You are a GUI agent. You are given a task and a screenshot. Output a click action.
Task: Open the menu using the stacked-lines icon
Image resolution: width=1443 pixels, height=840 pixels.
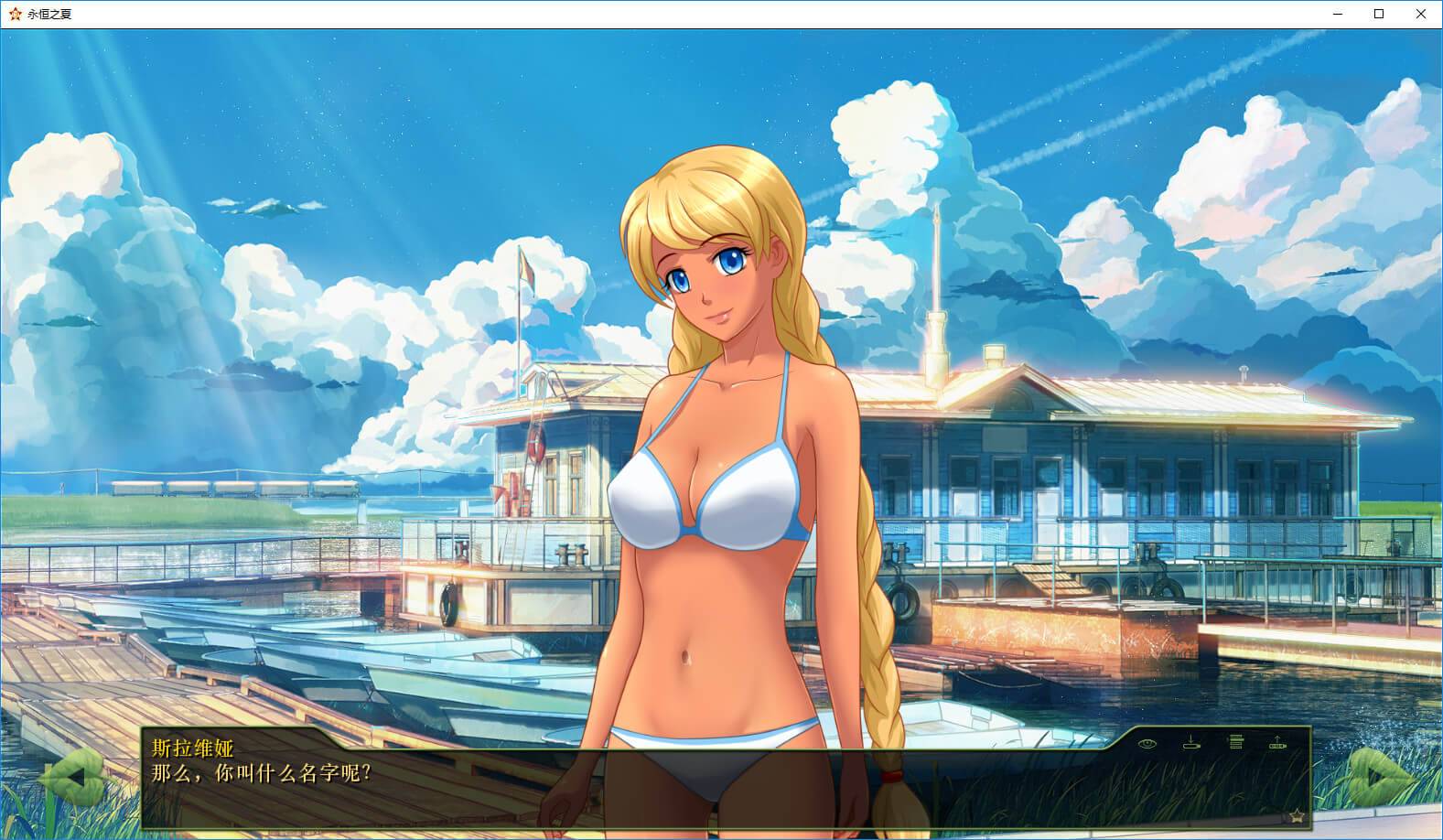coord(1235,742)
